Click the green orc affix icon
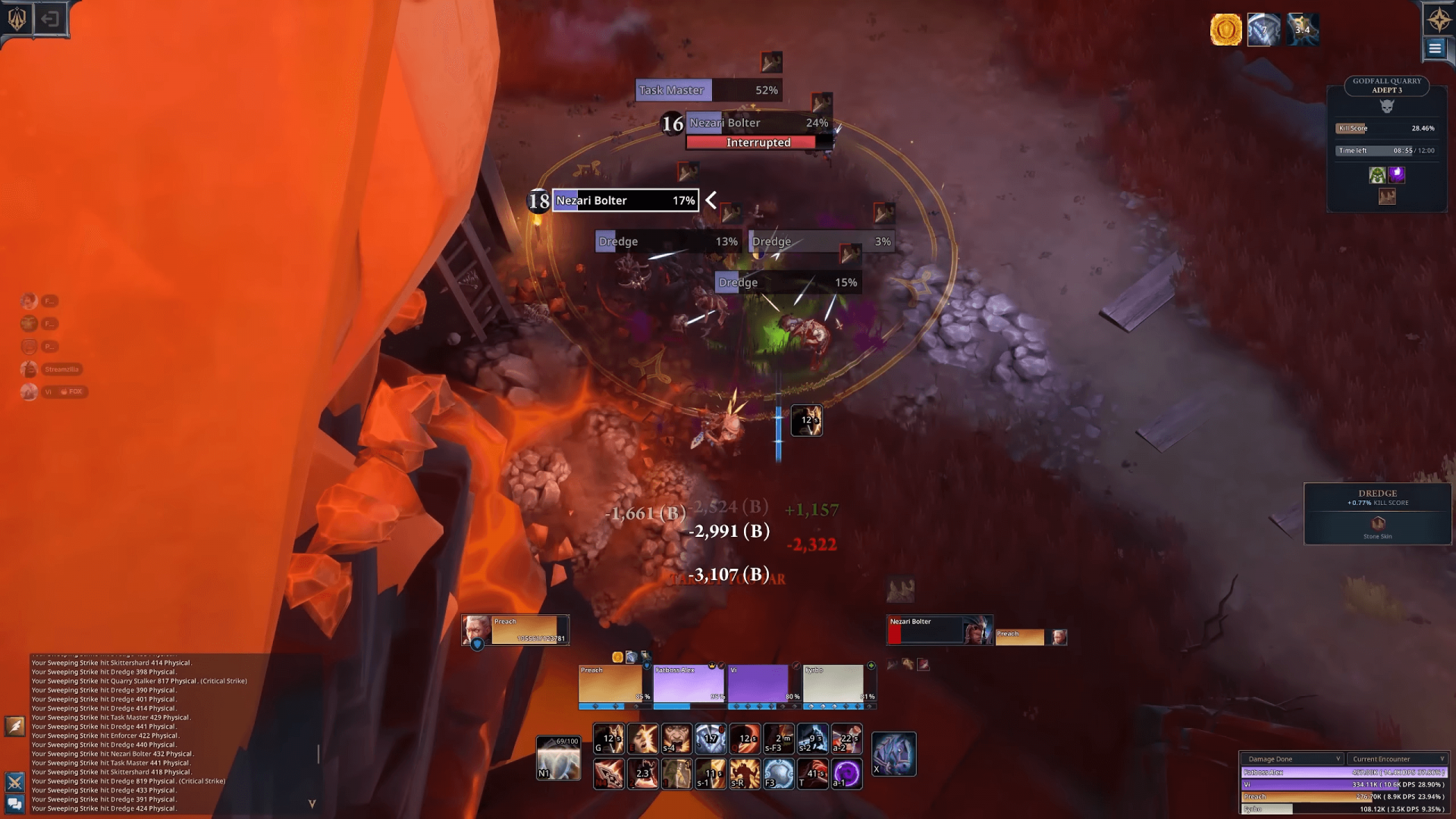Image resolution: width=1456 pixels, height=819 pixels. click(1377, 175)
